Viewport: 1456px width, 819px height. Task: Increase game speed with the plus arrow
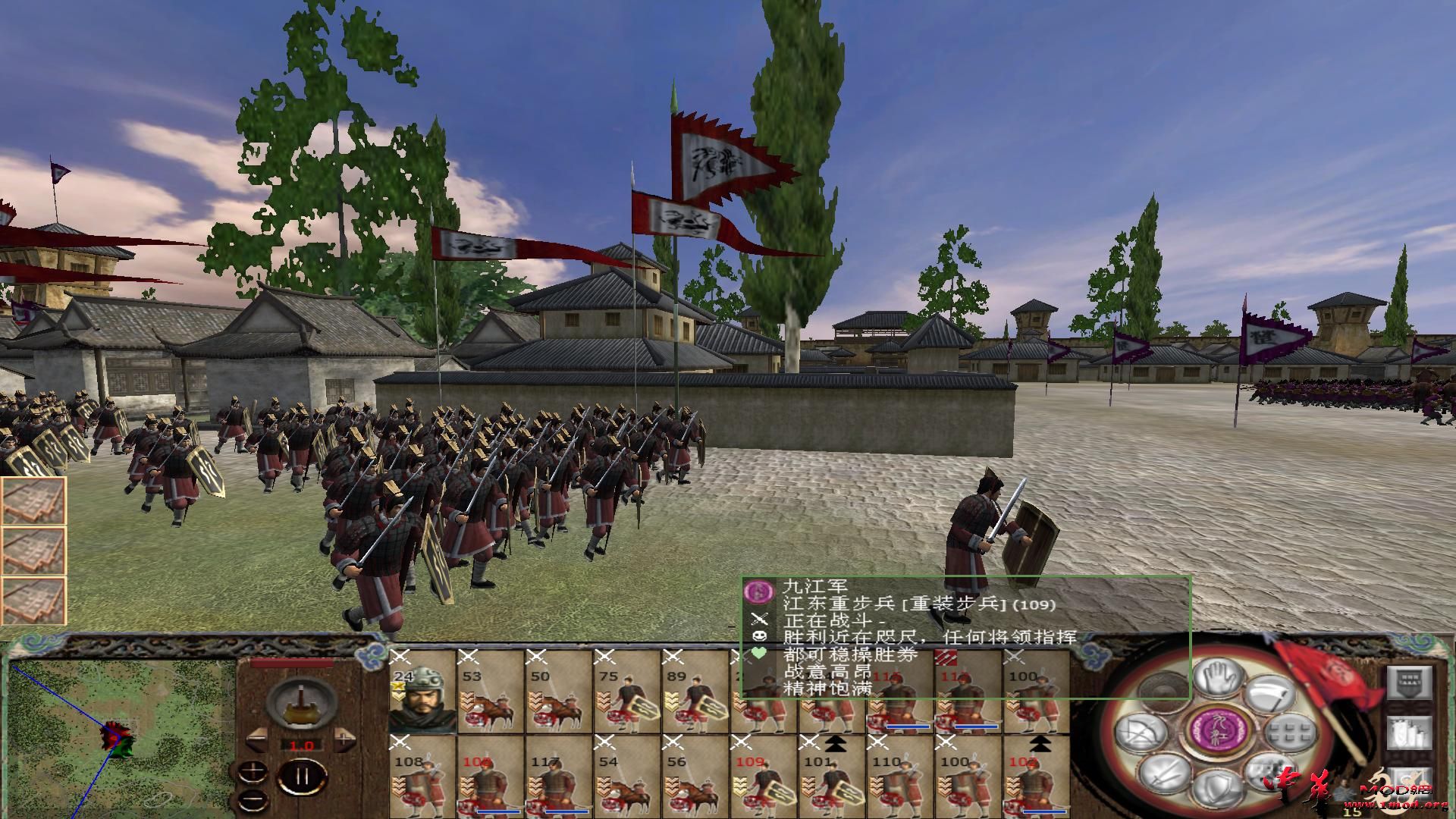[x=344, y=739]
